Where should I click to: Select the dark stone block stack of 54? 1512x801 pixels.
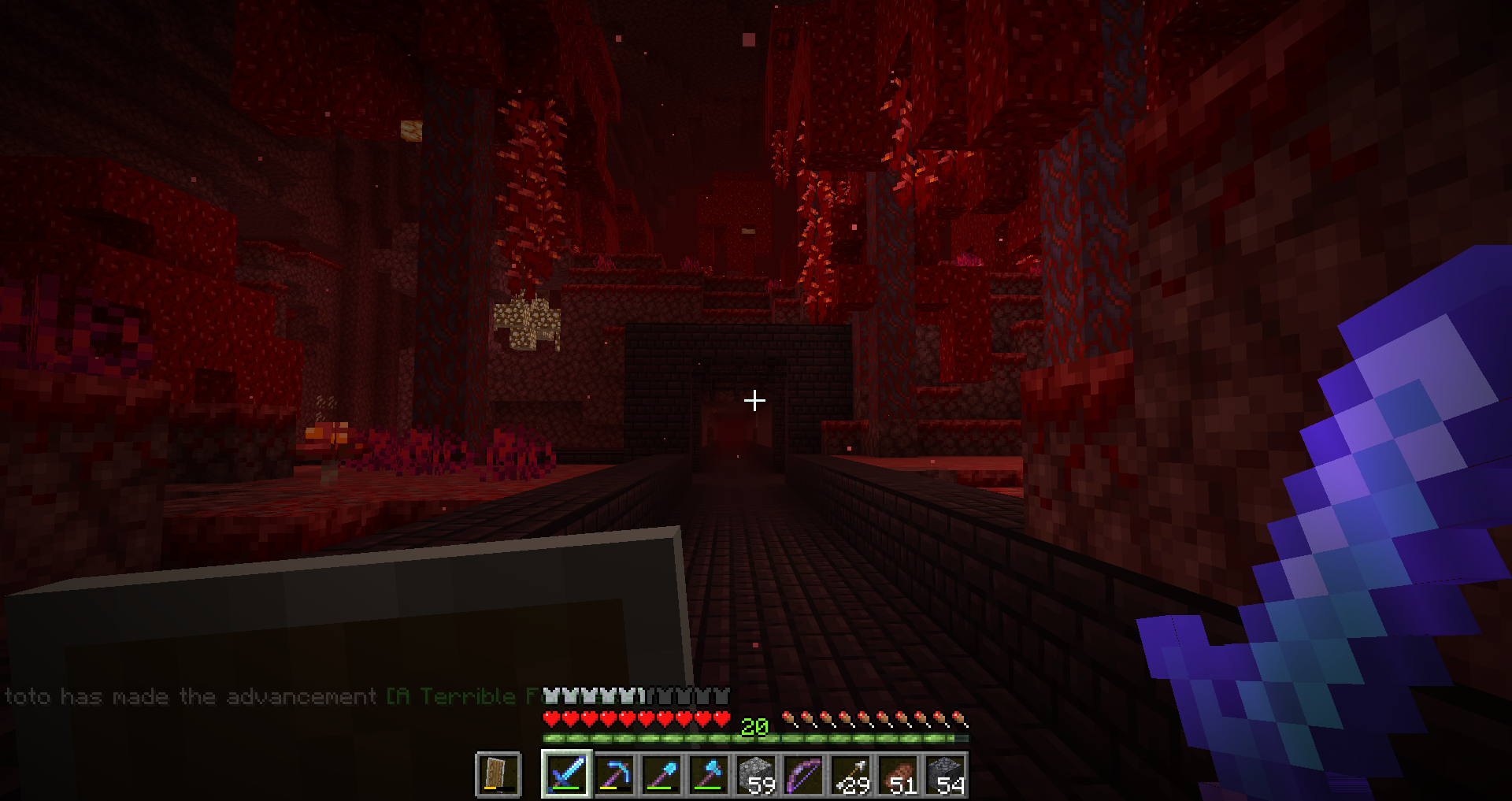click(x=945, y=774)
